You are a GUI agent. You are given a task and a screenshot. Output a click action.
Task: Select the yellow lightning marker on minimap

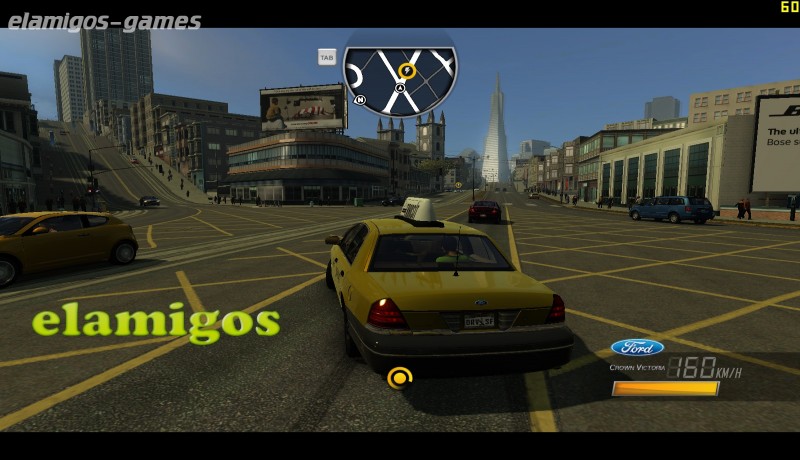(407, 71)
